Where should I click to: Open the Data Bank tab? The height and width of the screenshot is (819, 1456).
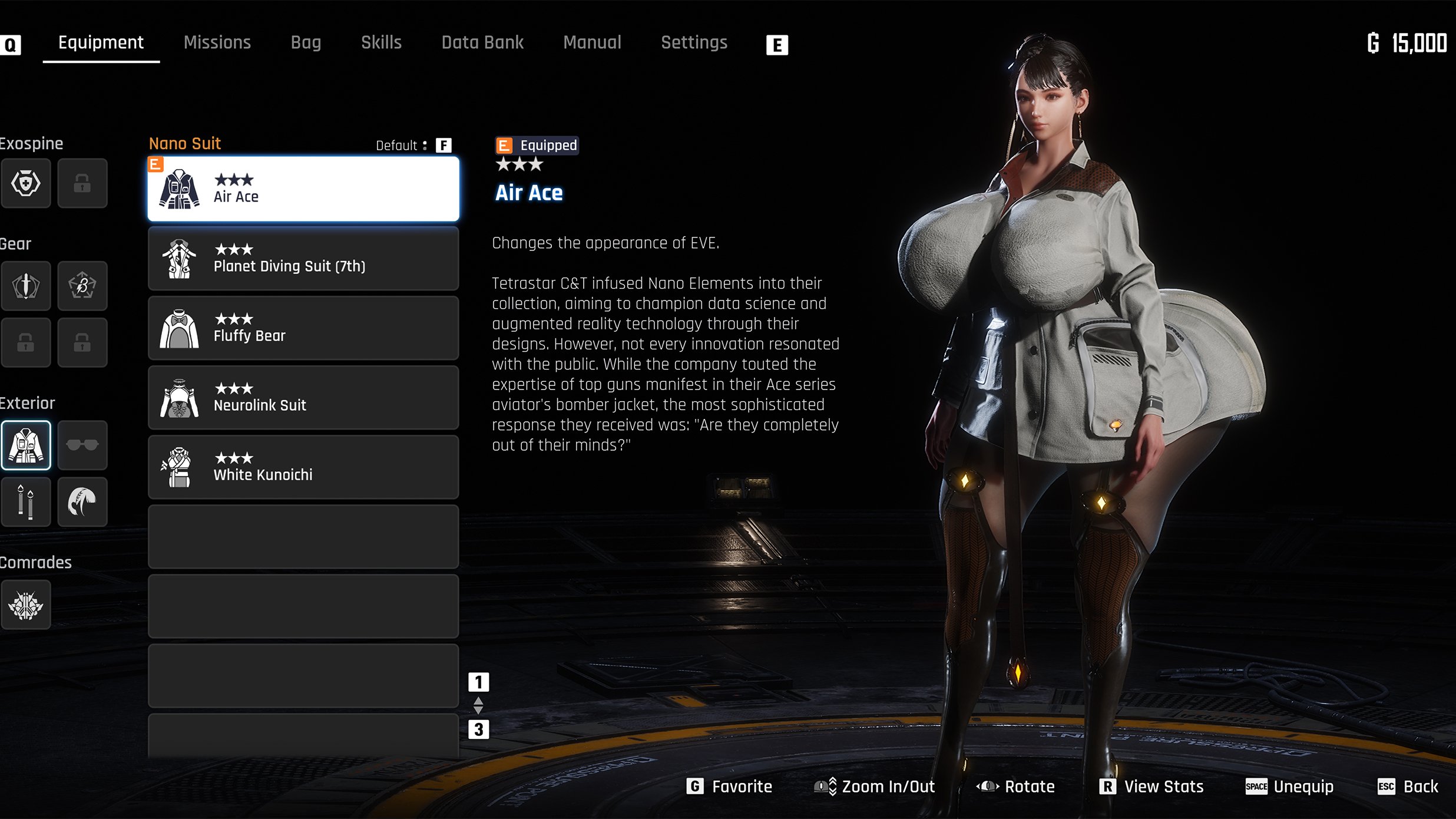coord(482,42)
